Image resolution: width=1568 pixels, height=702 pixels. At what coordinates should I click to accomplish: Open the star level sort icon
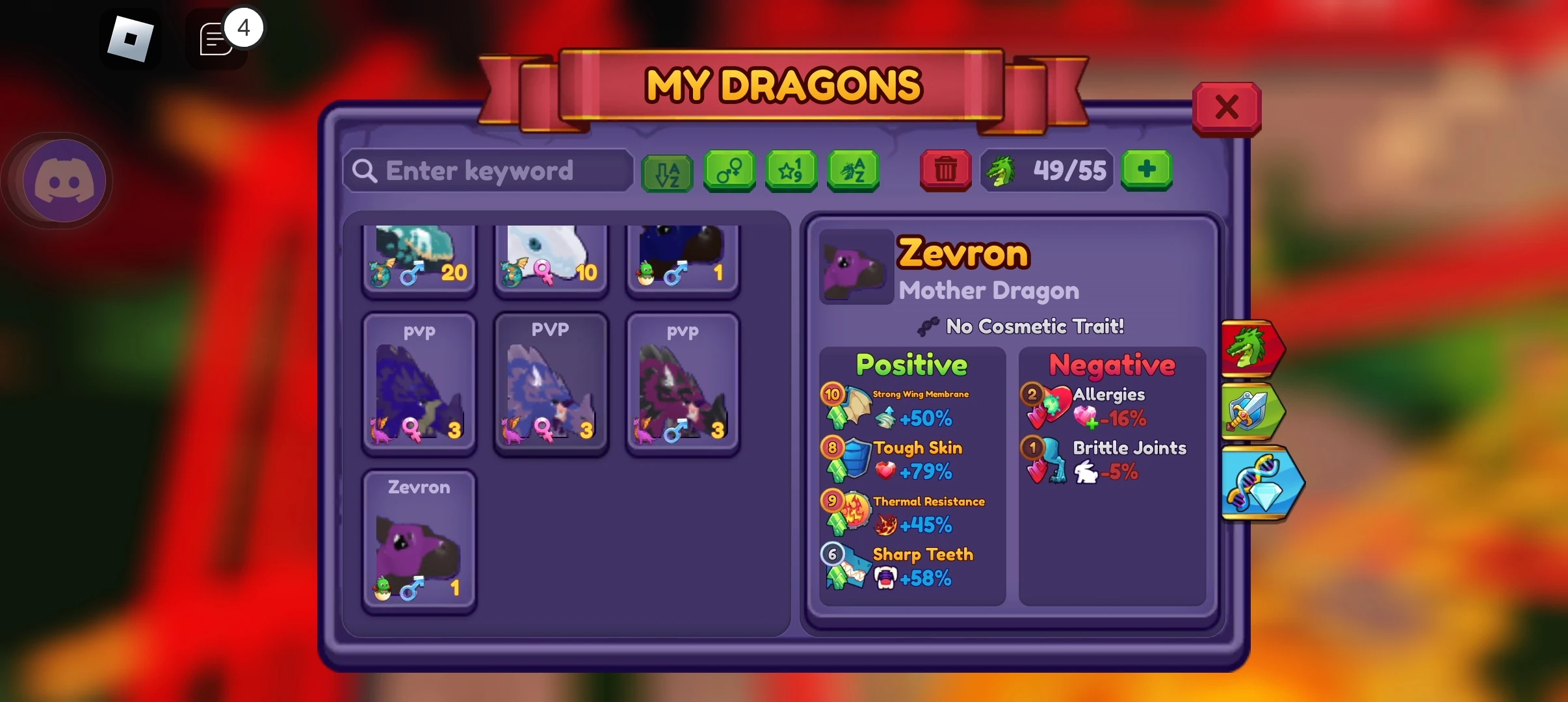pos(791,171)
